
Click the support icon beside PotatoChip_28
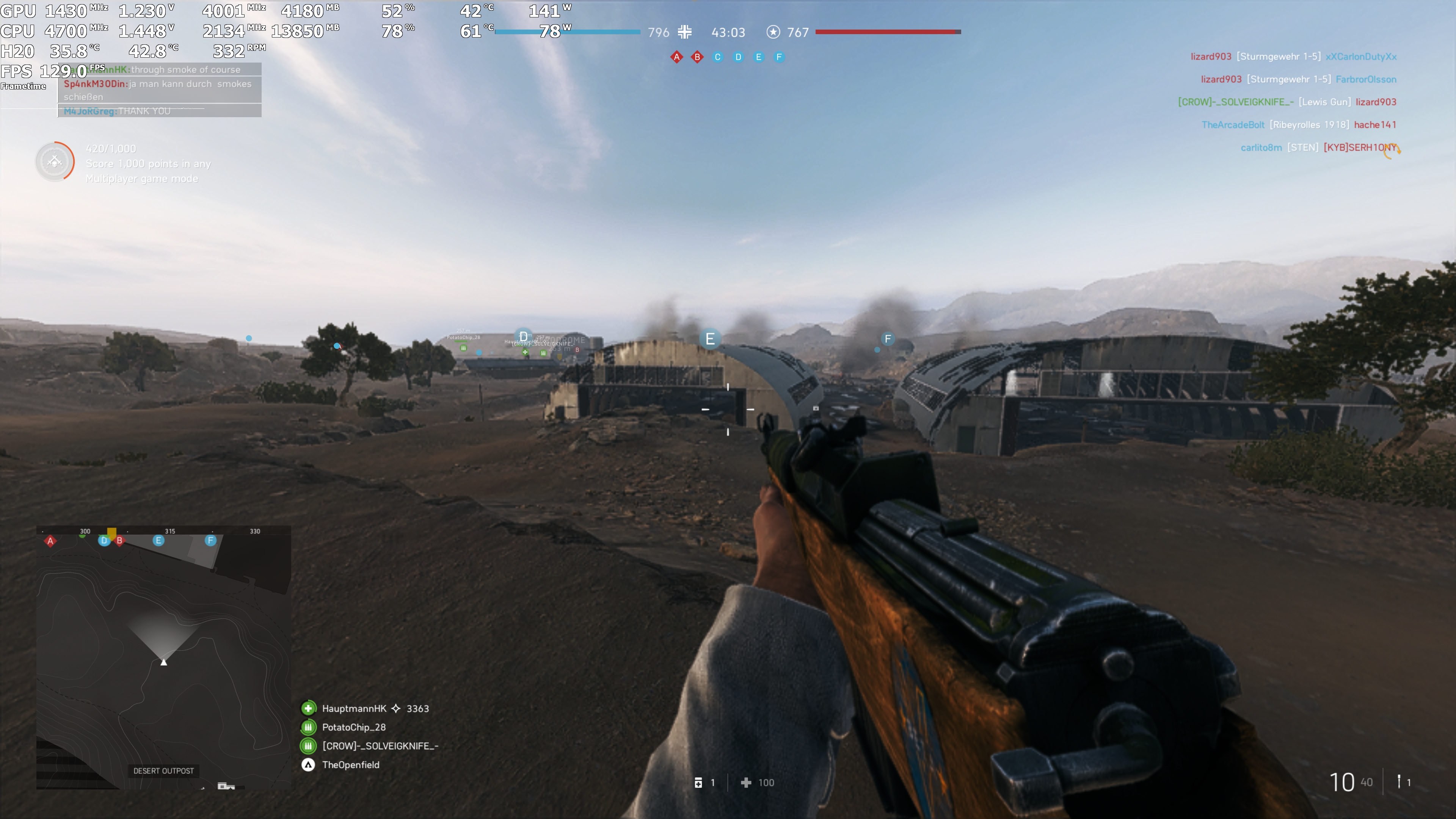click(x=308, y=727)
